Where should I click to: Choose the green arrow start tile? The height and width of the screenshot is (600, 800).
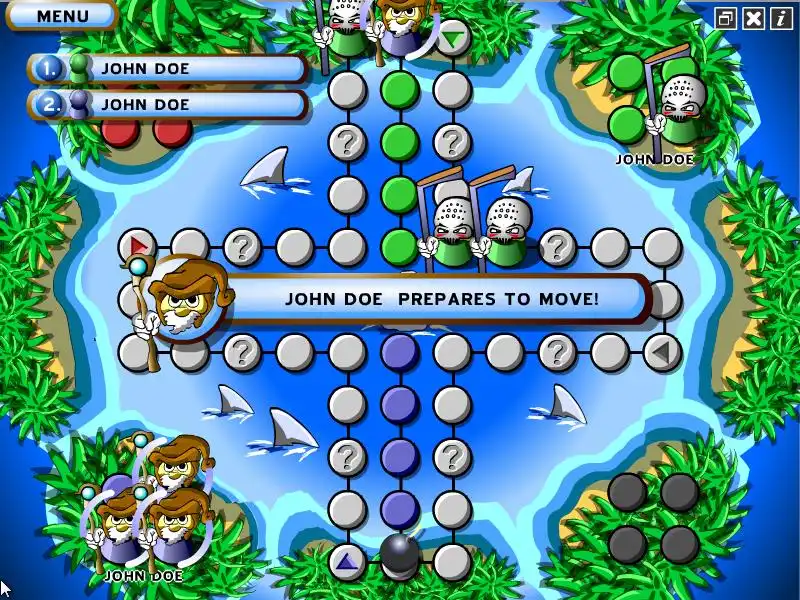(453, 39)
